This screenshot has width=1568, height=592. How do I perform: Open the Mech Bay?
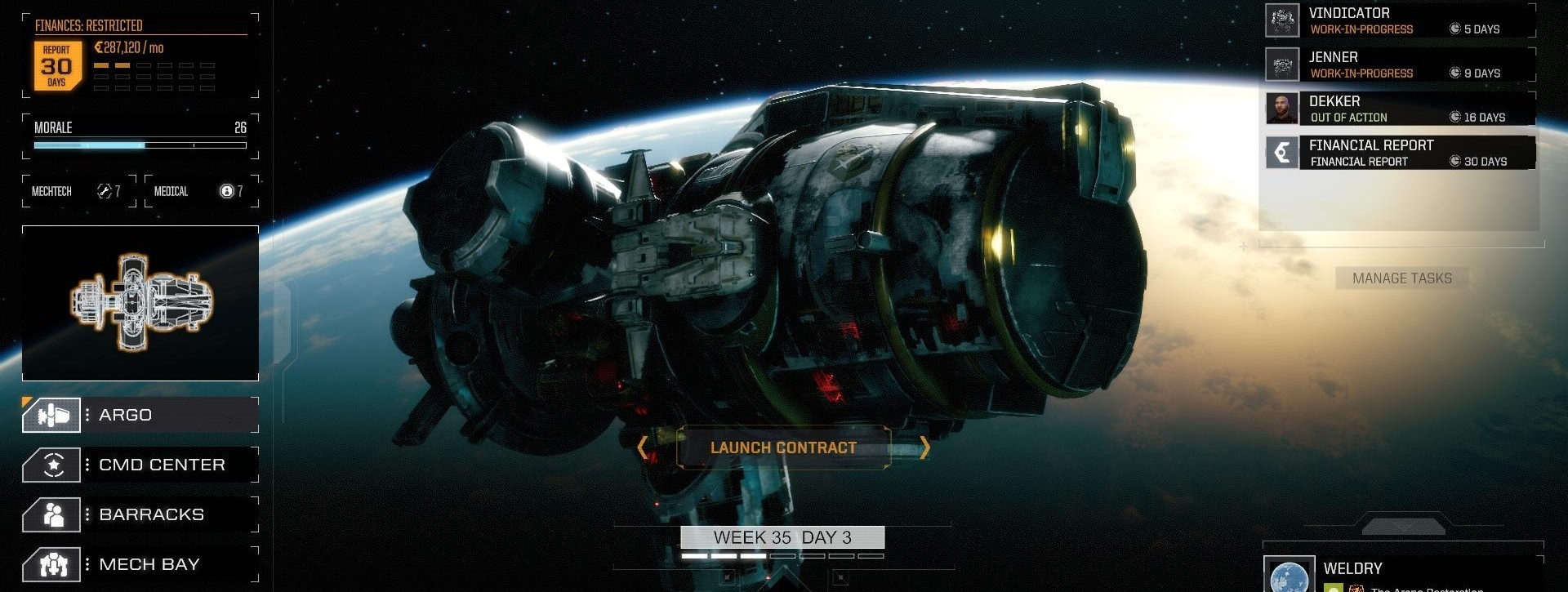coord(140,564)
